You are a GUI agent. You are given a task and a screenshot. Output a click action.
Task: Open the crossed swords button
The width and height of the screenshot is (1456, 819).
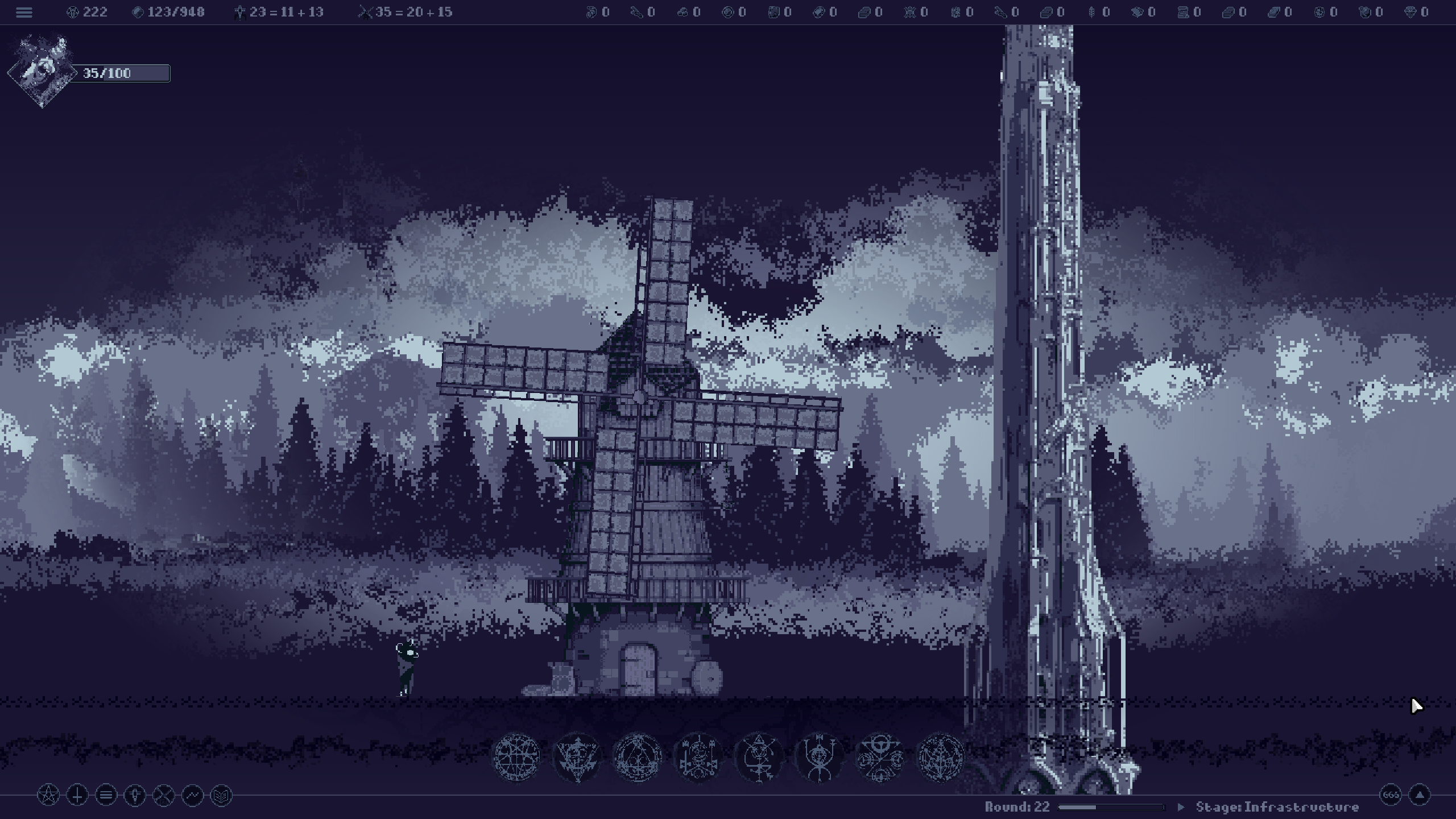[x=164, y=795]
